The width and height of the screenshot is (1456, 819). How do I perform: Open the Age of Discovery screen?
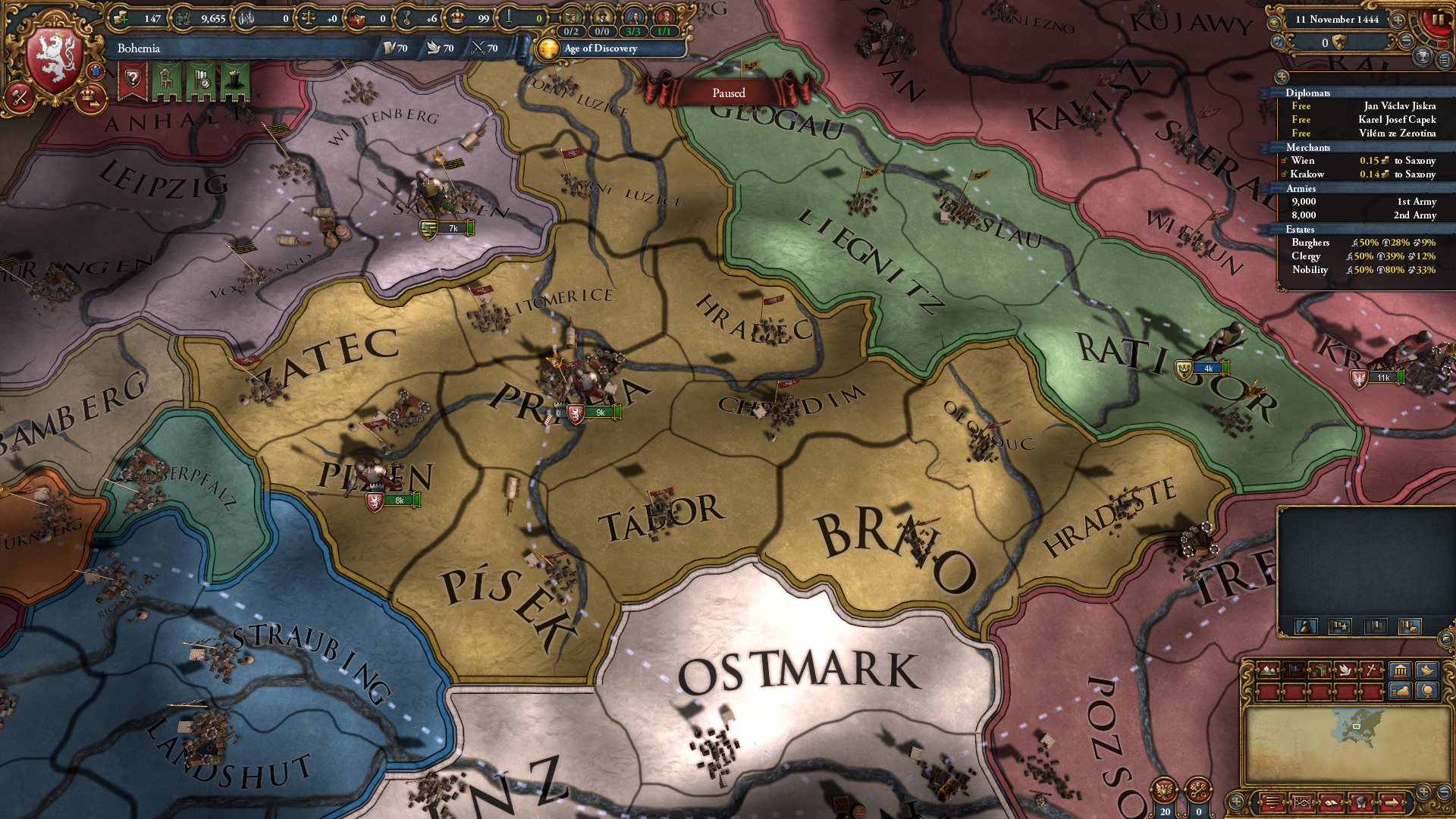pyautogui.click(x=599, y=49)
